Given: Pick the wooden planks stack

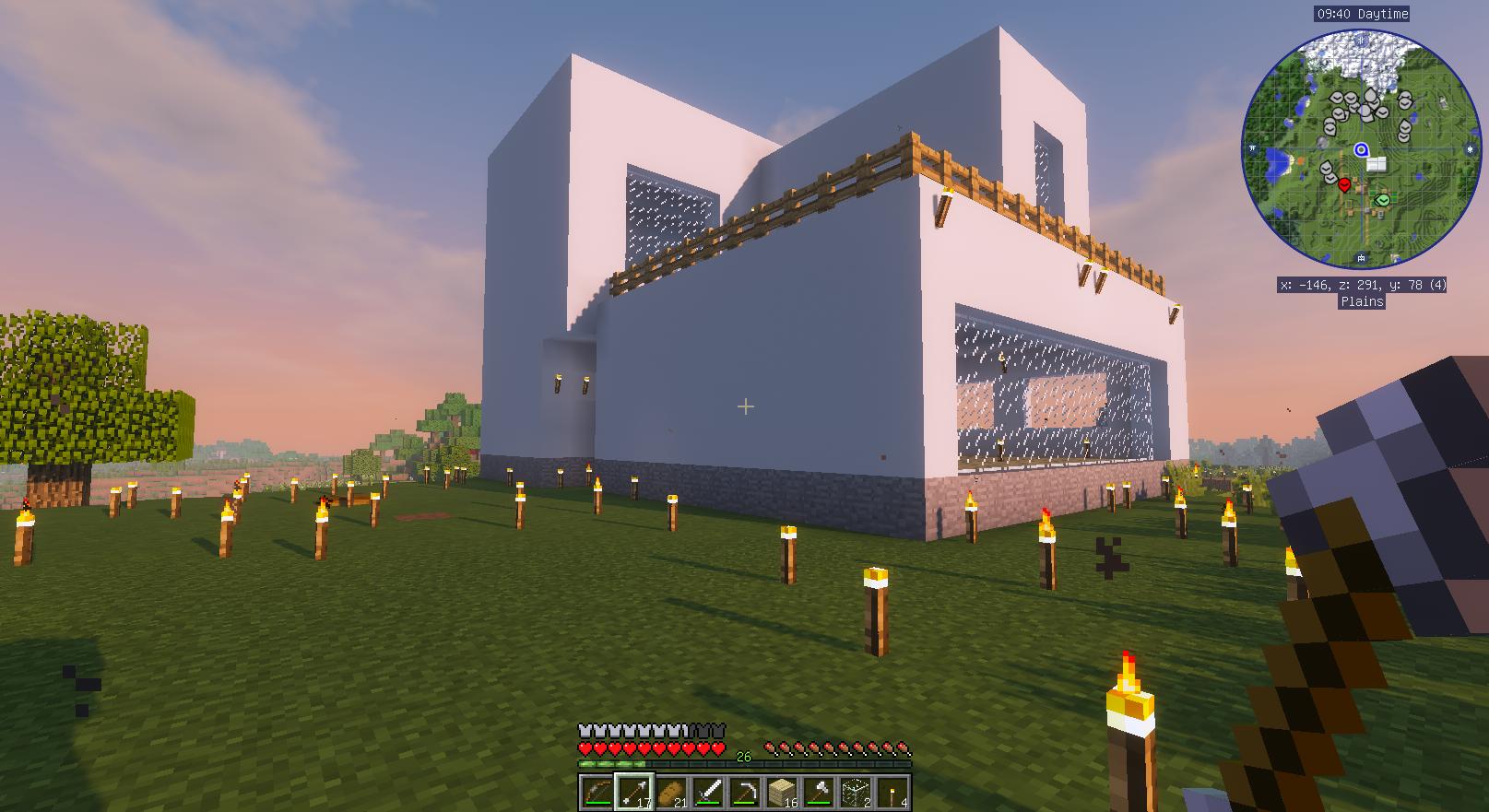Looking at the screenshot, I should point(782,792).
